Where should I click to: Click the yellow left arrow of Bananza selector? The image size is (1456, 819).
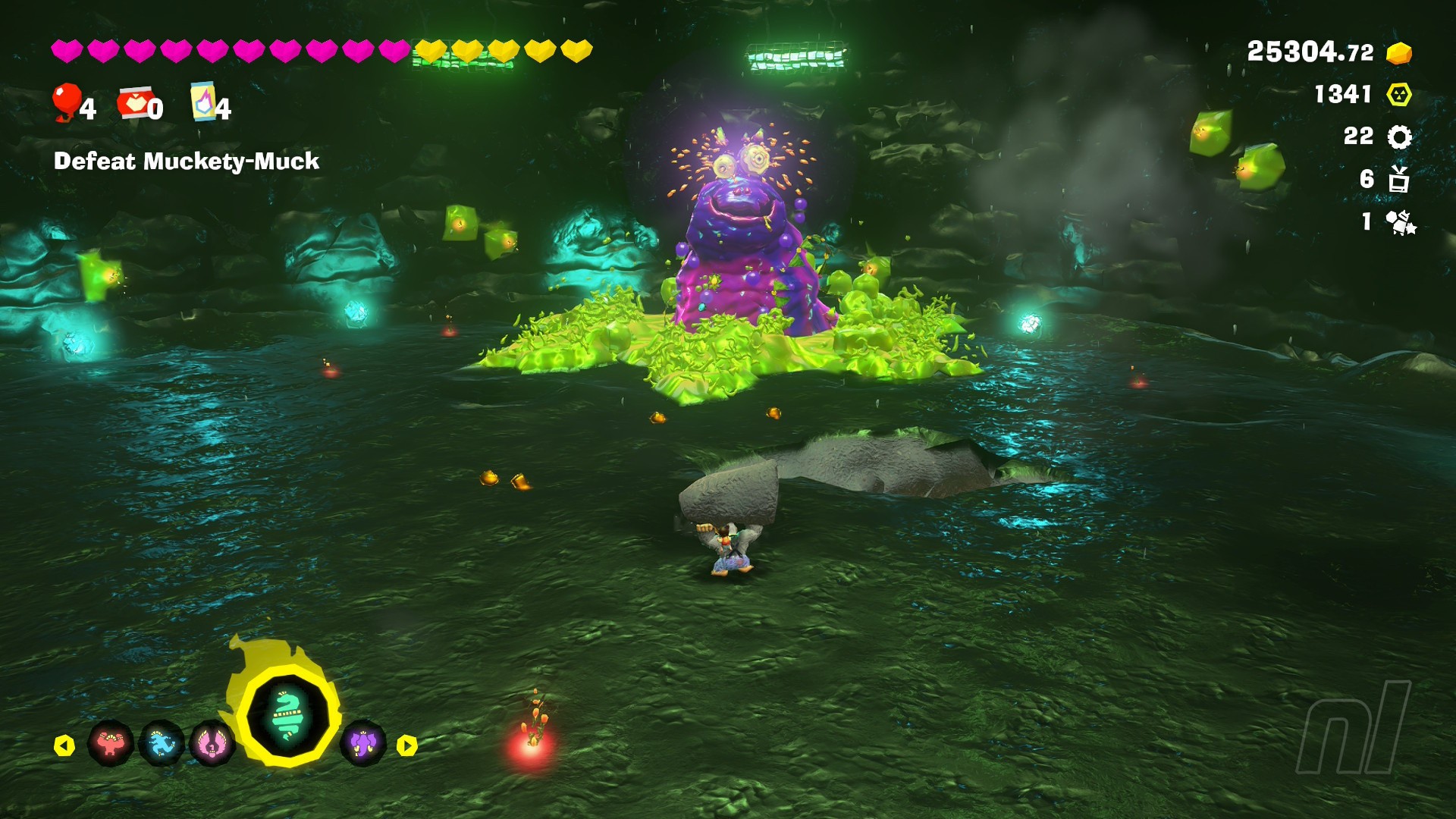click(64, 746)
